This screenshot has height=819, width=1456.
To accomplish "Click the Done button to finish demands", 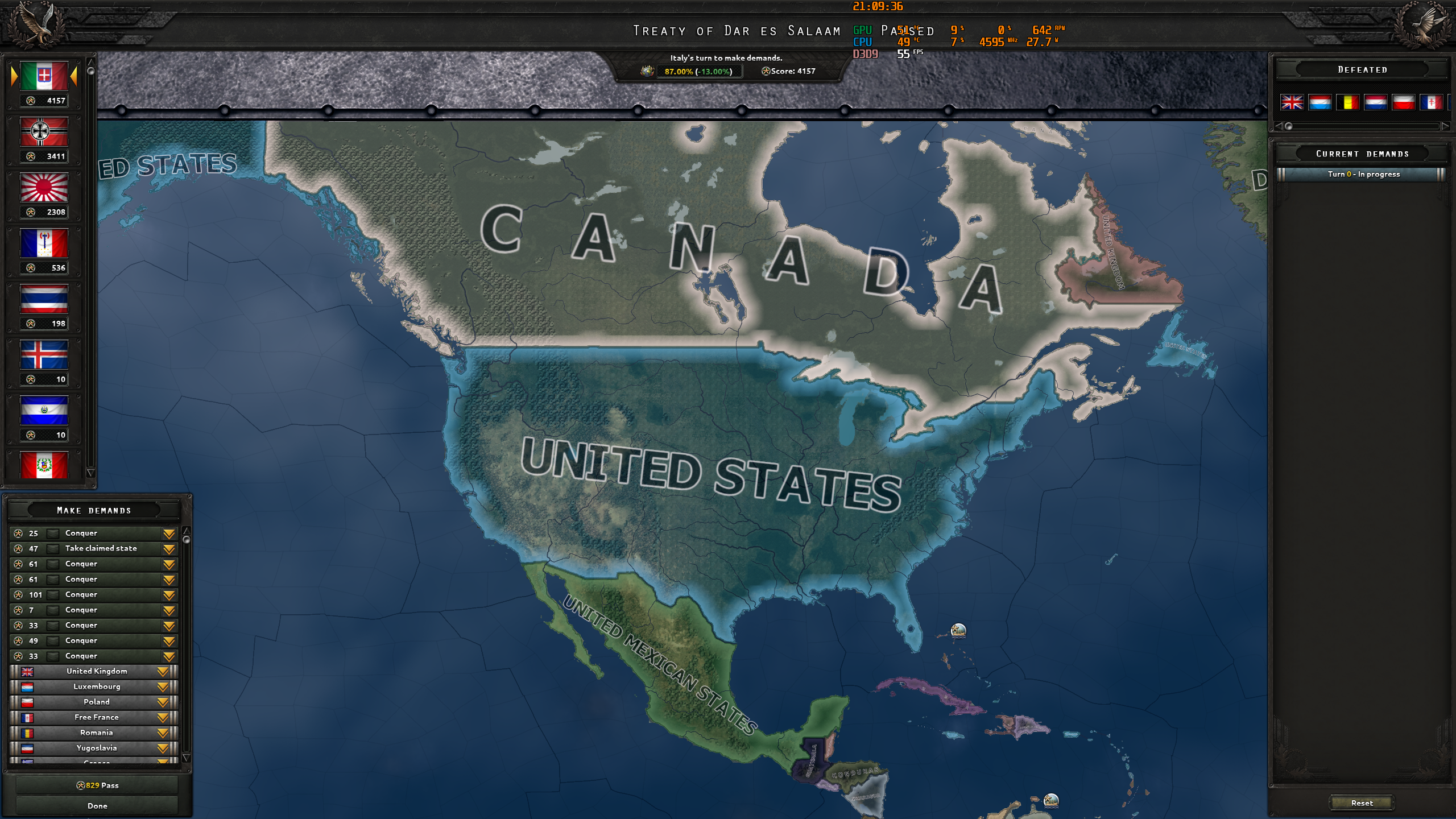I will coord(98,805).
